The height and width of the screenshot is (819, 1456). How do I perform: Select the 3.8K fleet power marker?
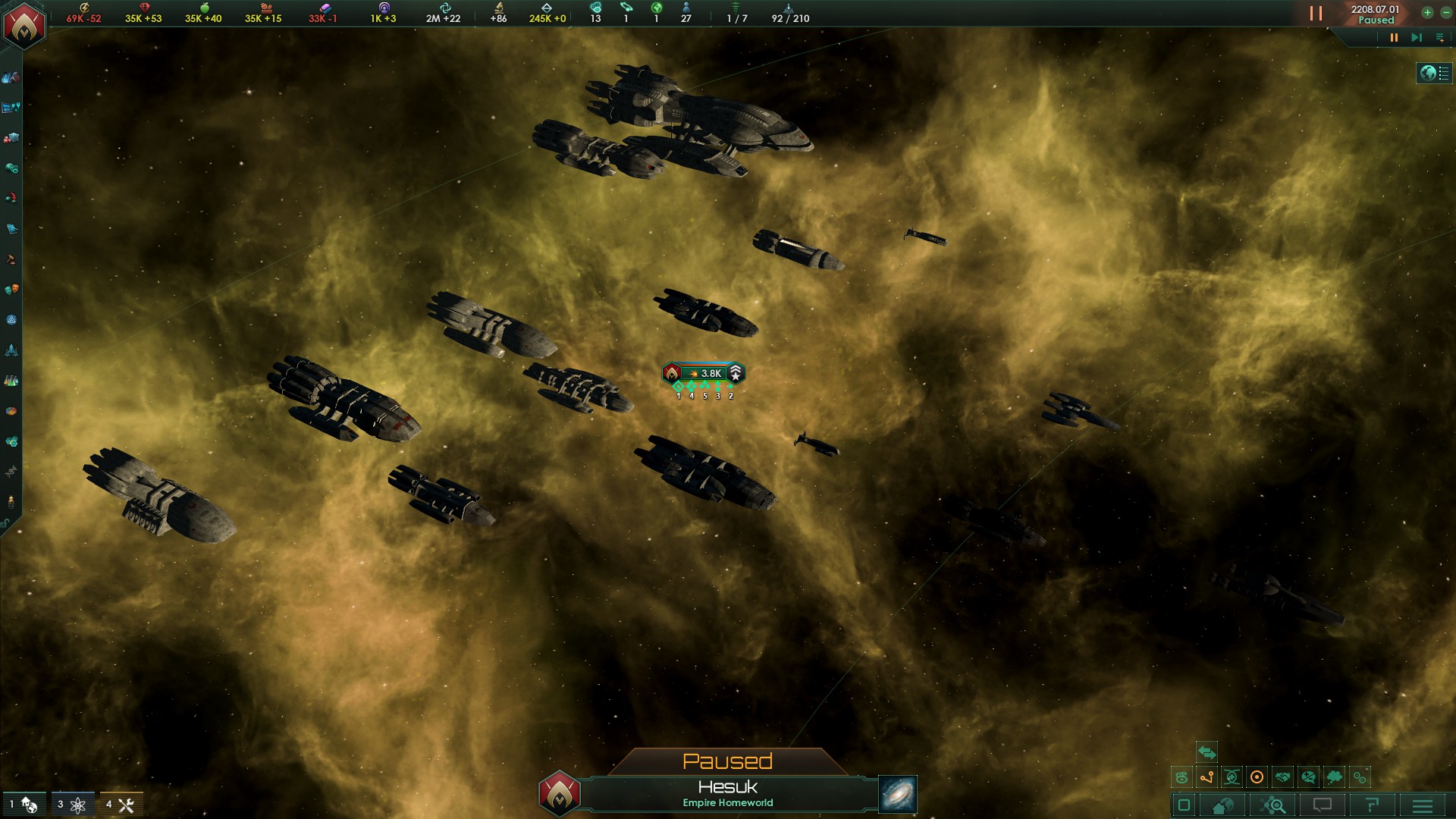[703, 373]
